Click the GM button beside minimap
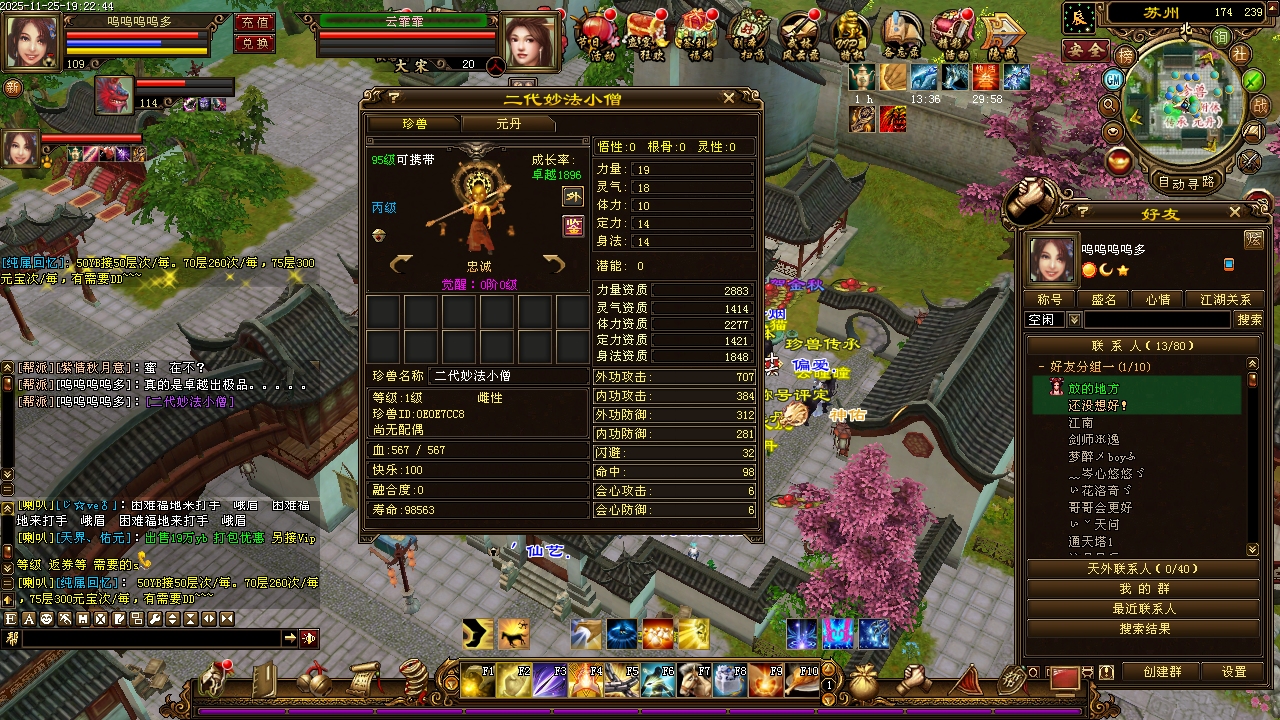1280x720 pixels. click(x=1113, y=79)
